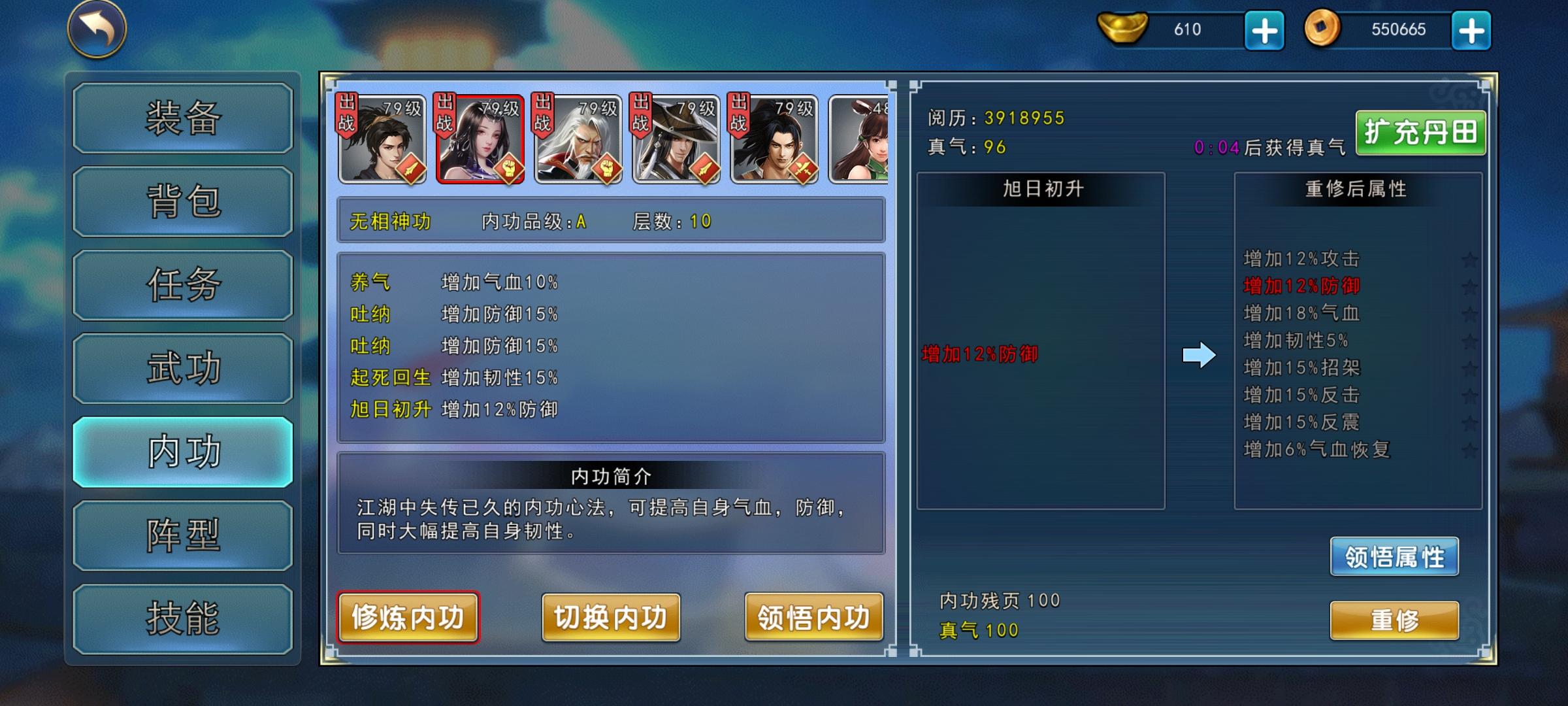
Task: Select the white-haired elder character portrait
Action: 579,137
